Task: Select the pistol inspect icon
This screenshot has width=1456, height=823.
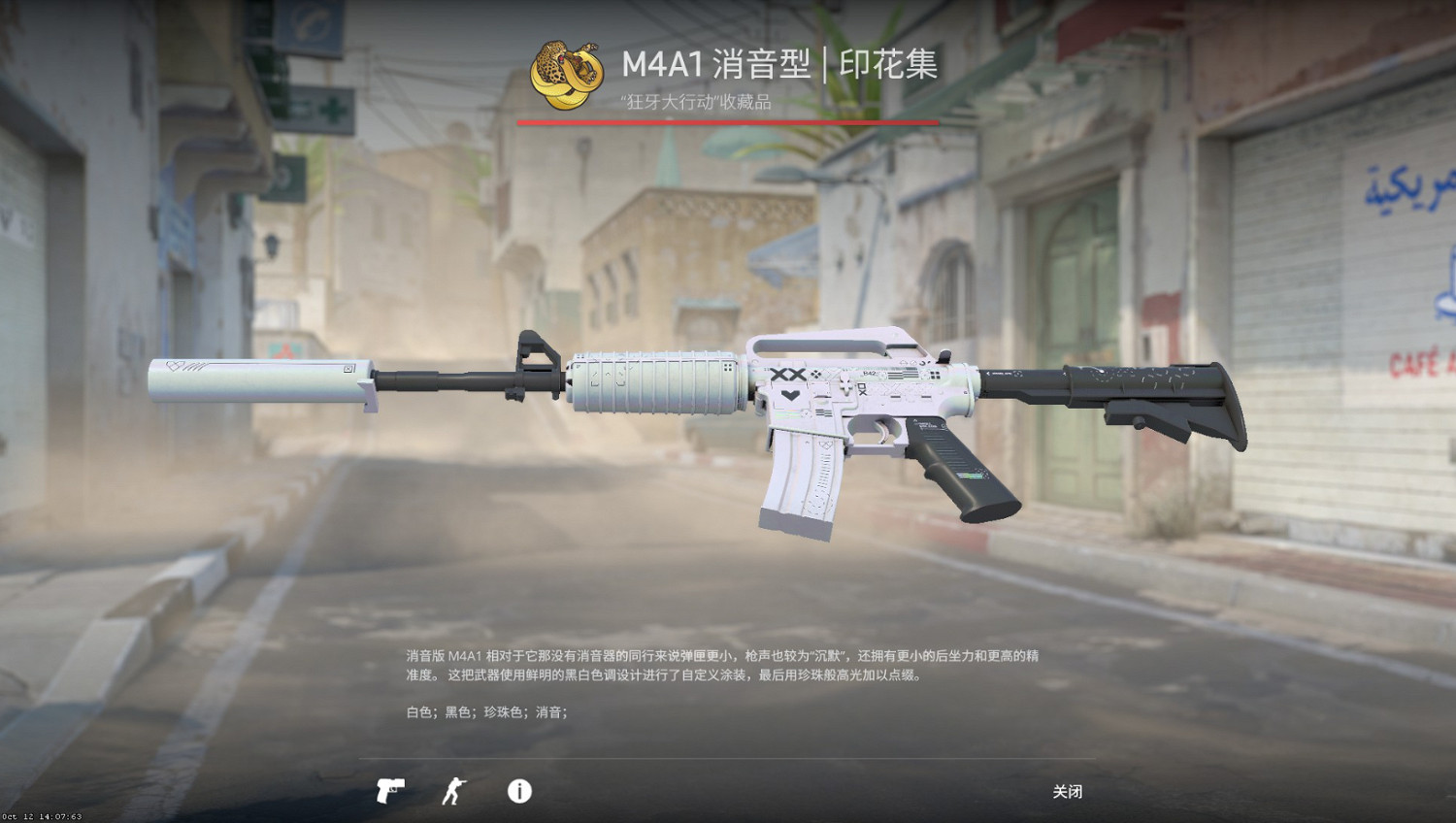Action: click(389, 792)
